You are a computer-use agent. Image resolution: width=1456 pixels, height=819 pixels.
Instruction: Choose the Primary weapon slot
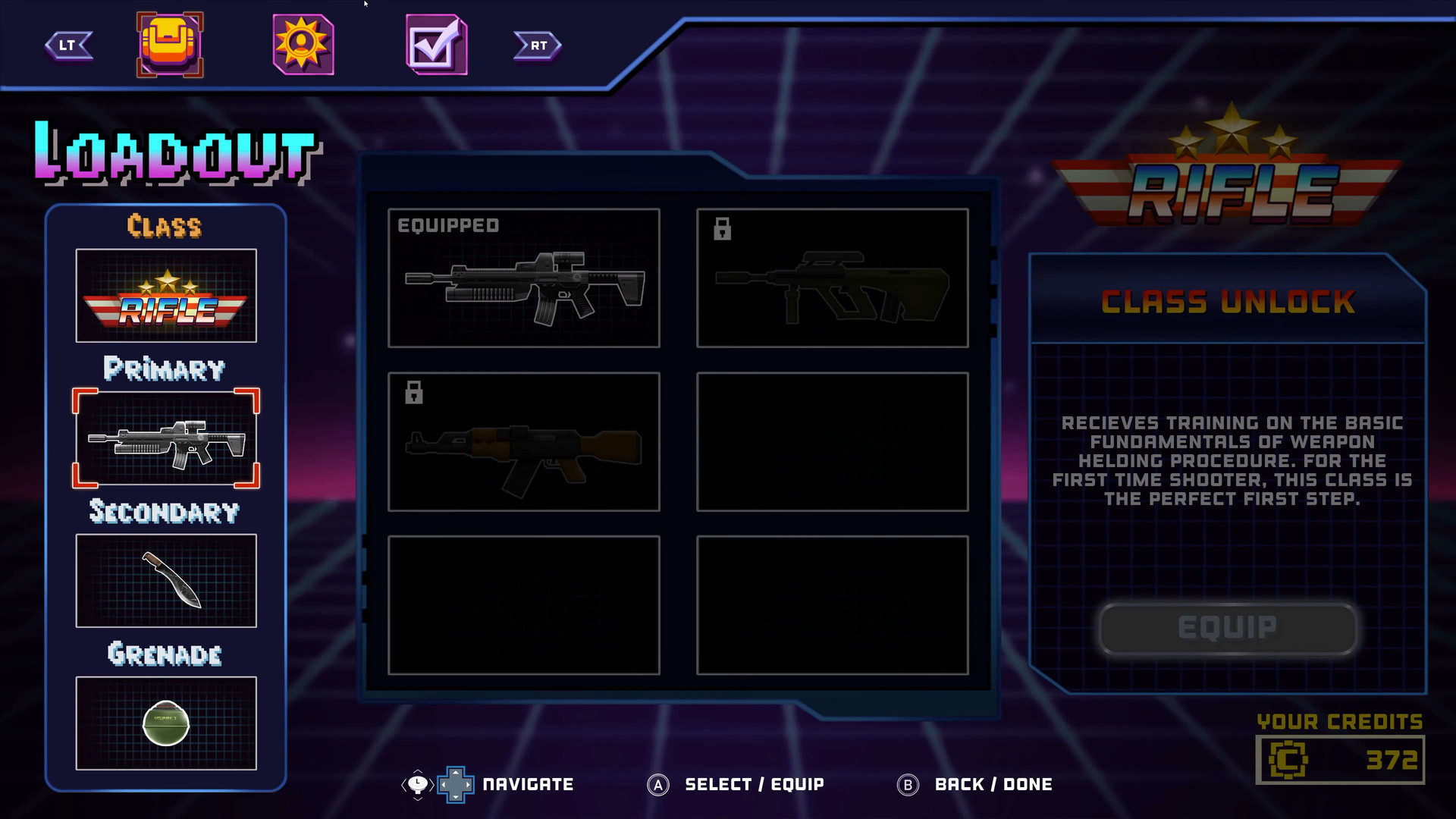click(166, 438)
